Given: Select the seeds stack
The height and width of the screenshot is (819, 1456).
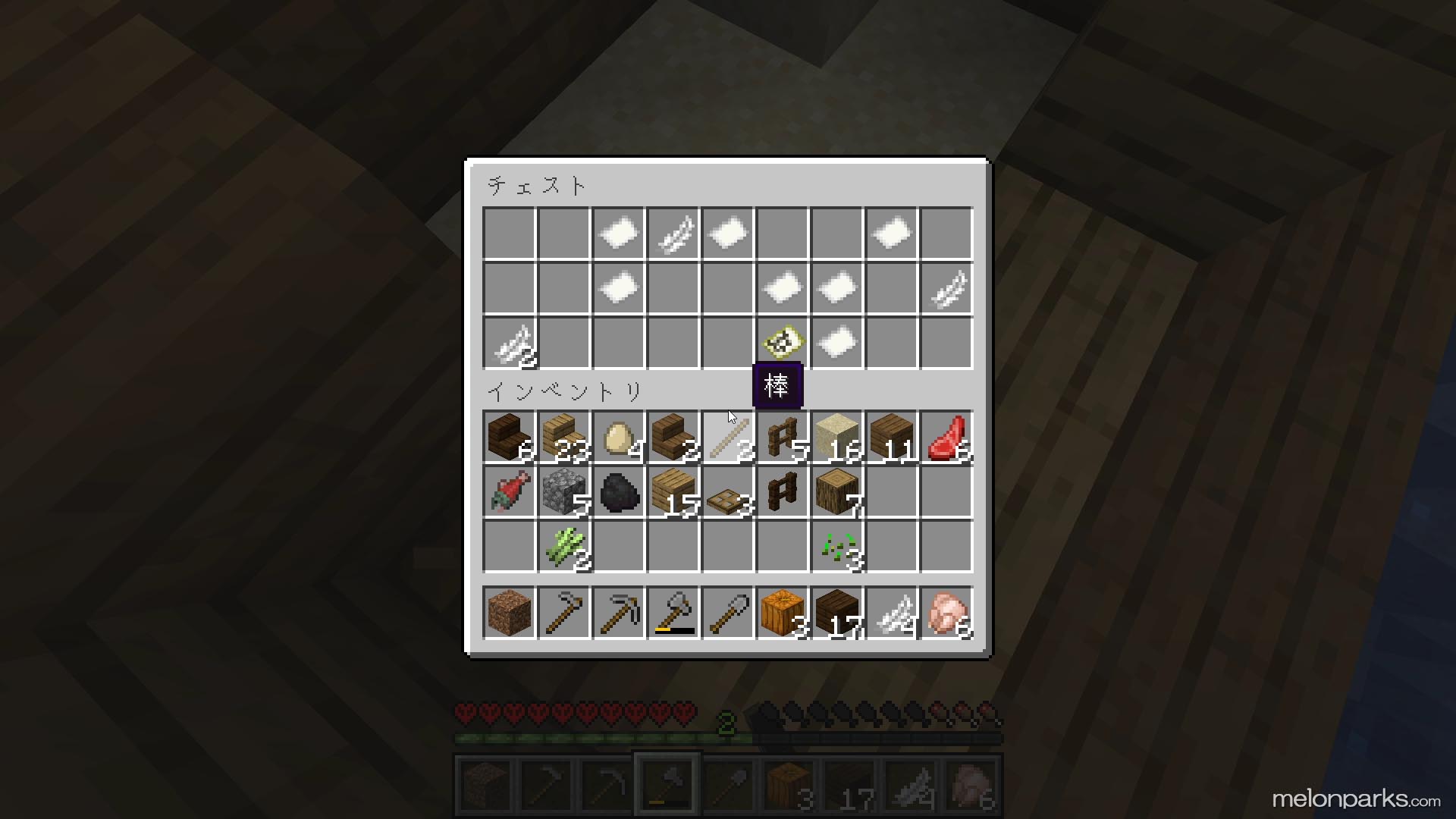Looking at the screenshot, I should point(836,547).
